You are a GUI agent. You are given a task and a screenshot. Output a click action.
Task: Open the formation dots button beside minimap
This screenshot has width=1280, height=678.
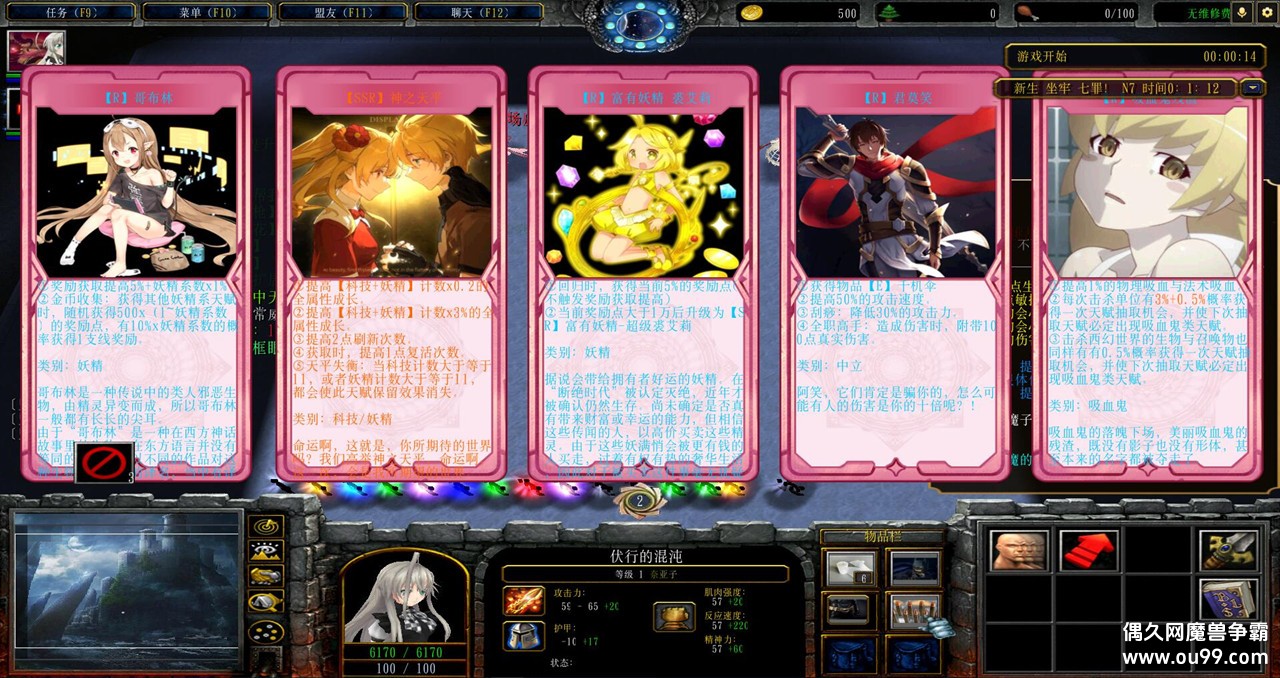point(265,632)
